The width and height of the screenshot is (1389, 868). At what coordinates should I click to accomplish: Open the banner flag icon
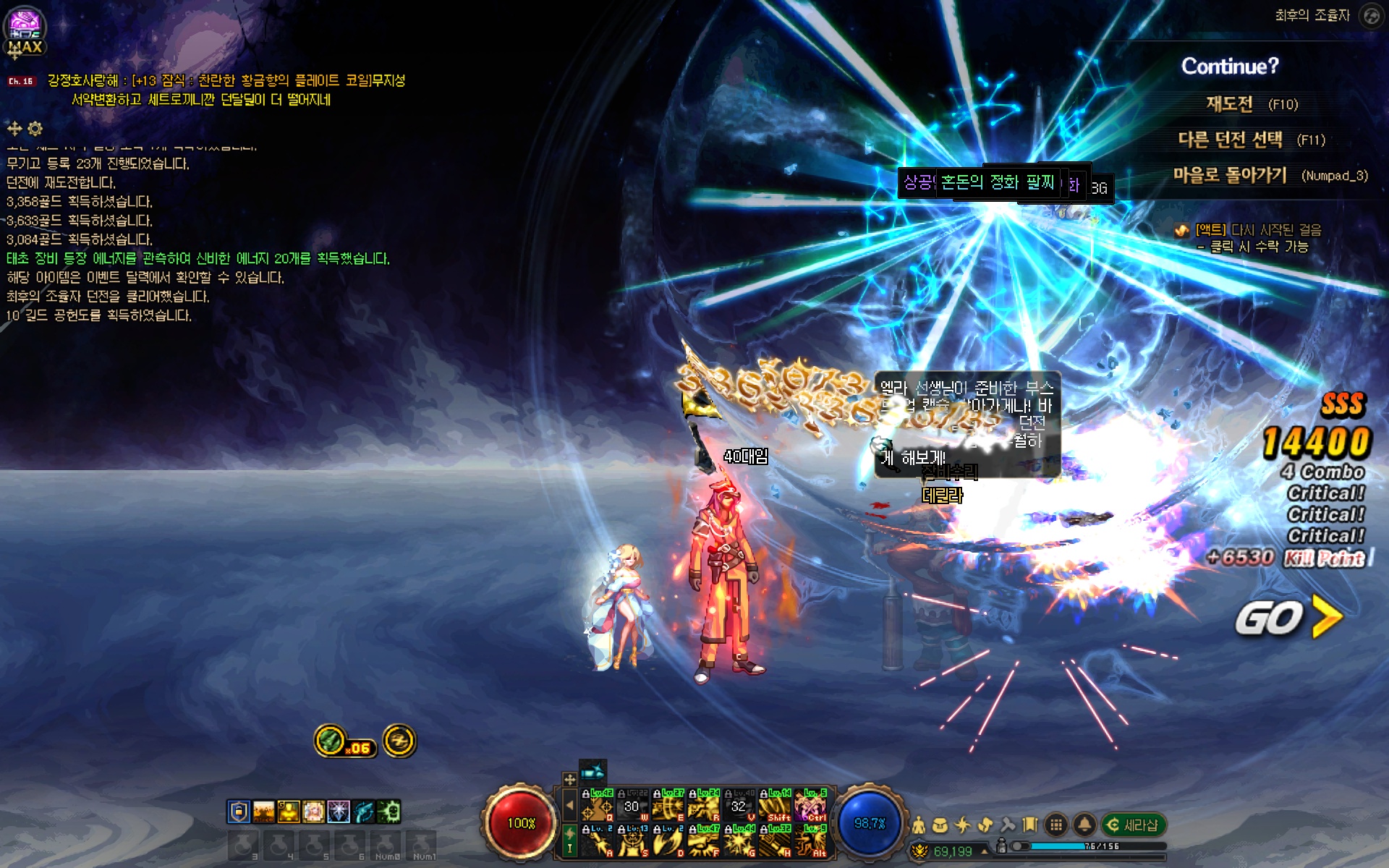(1030, 825)
